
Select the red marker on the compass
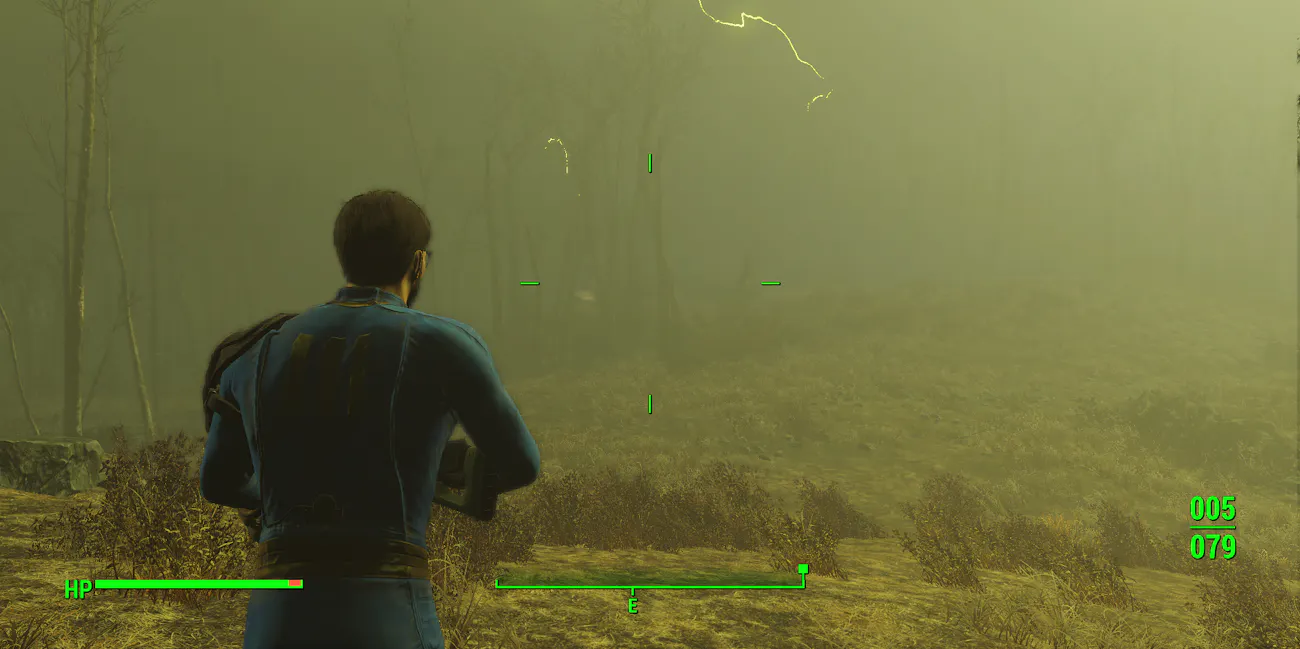click(802, 569)
